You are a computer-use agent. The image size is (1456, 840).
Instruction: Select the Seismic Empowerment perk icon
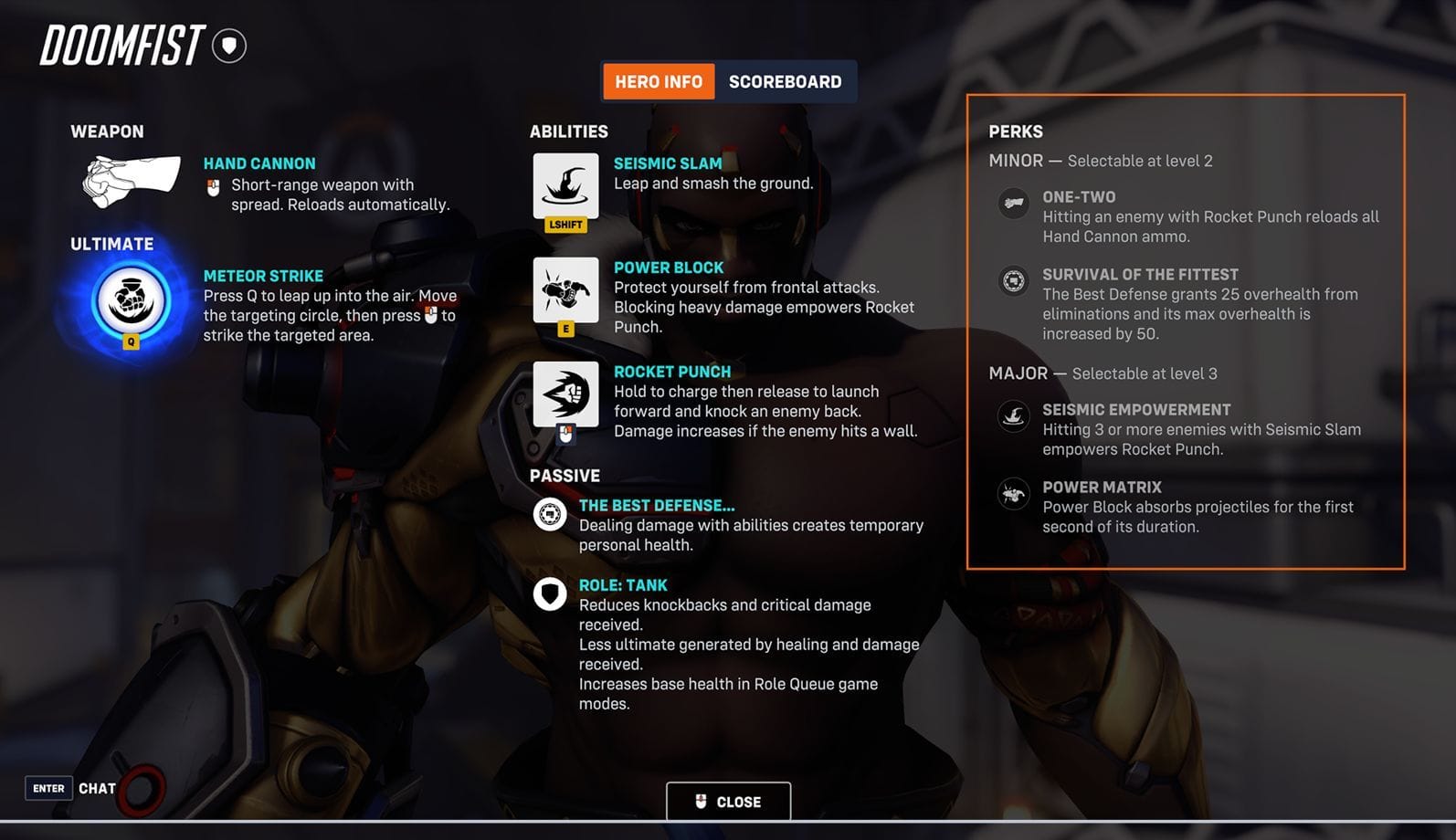pos(1013,416)
